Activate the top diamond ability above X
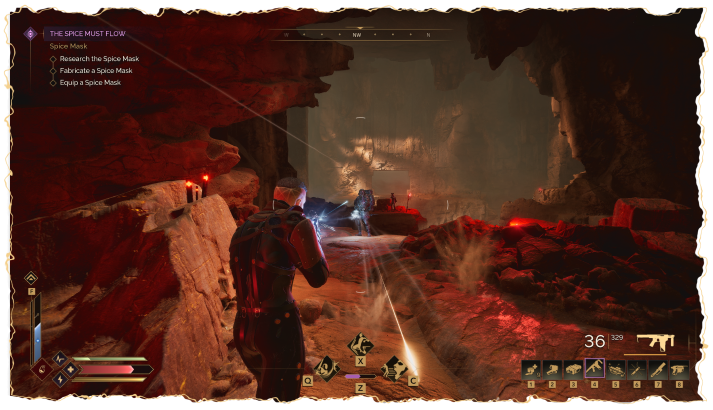This screenshot has height=410, width=713. 359,345
